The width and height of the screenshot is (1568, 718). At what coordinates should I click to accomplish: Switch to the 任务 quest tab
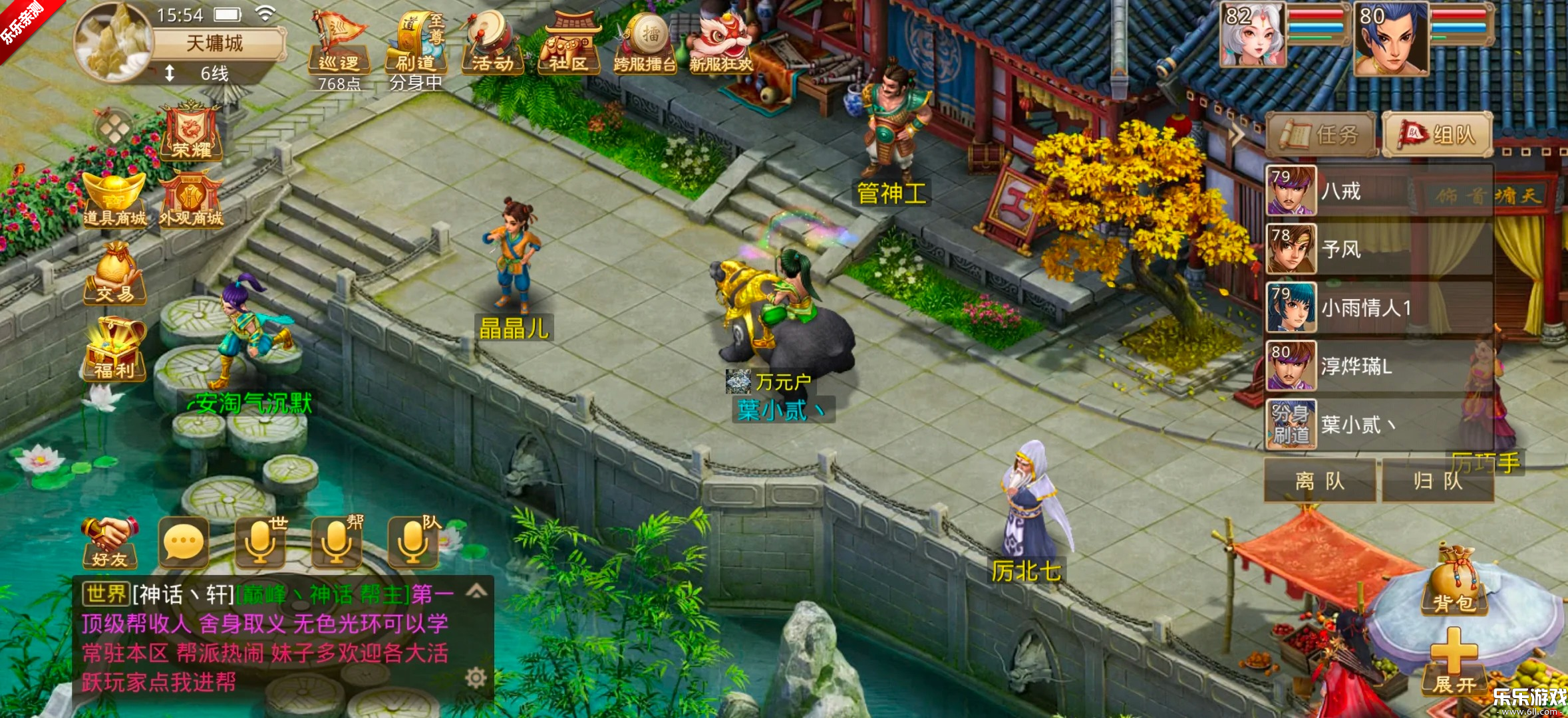(x=1321, y=135)
